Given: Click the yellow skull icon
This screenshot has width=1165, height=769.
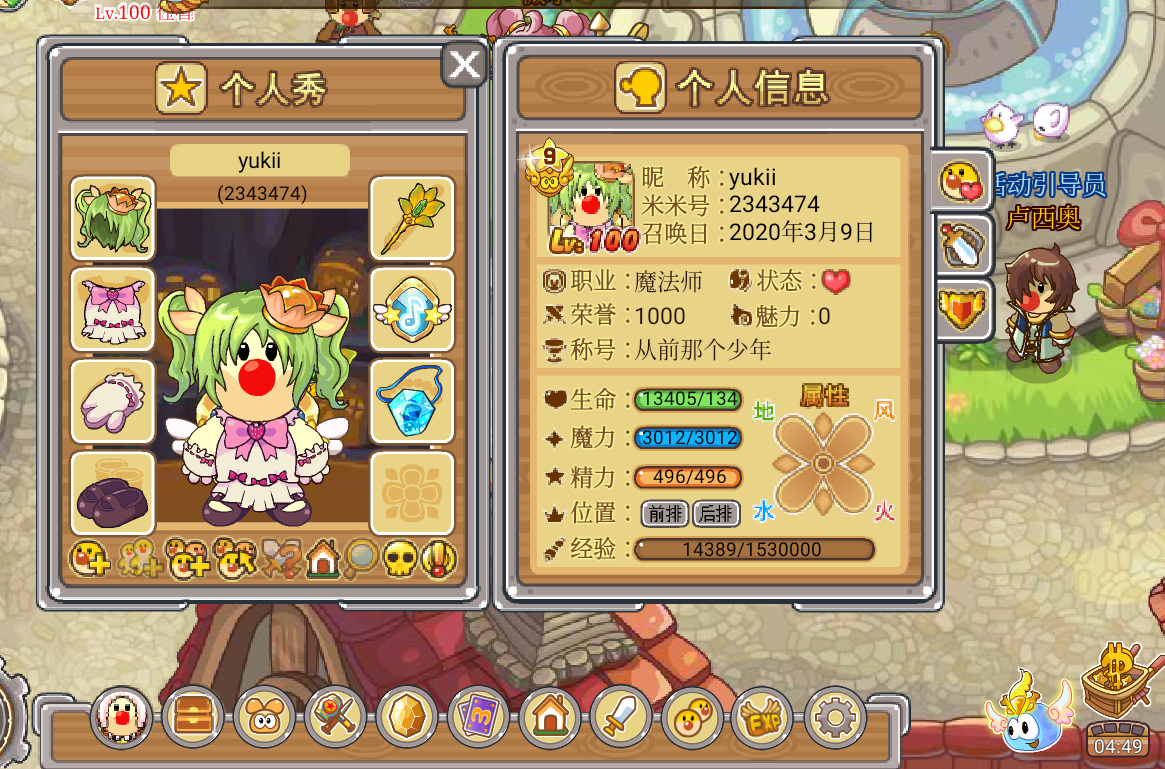Looking at the screenshot, I should click(x=400, y=560).
